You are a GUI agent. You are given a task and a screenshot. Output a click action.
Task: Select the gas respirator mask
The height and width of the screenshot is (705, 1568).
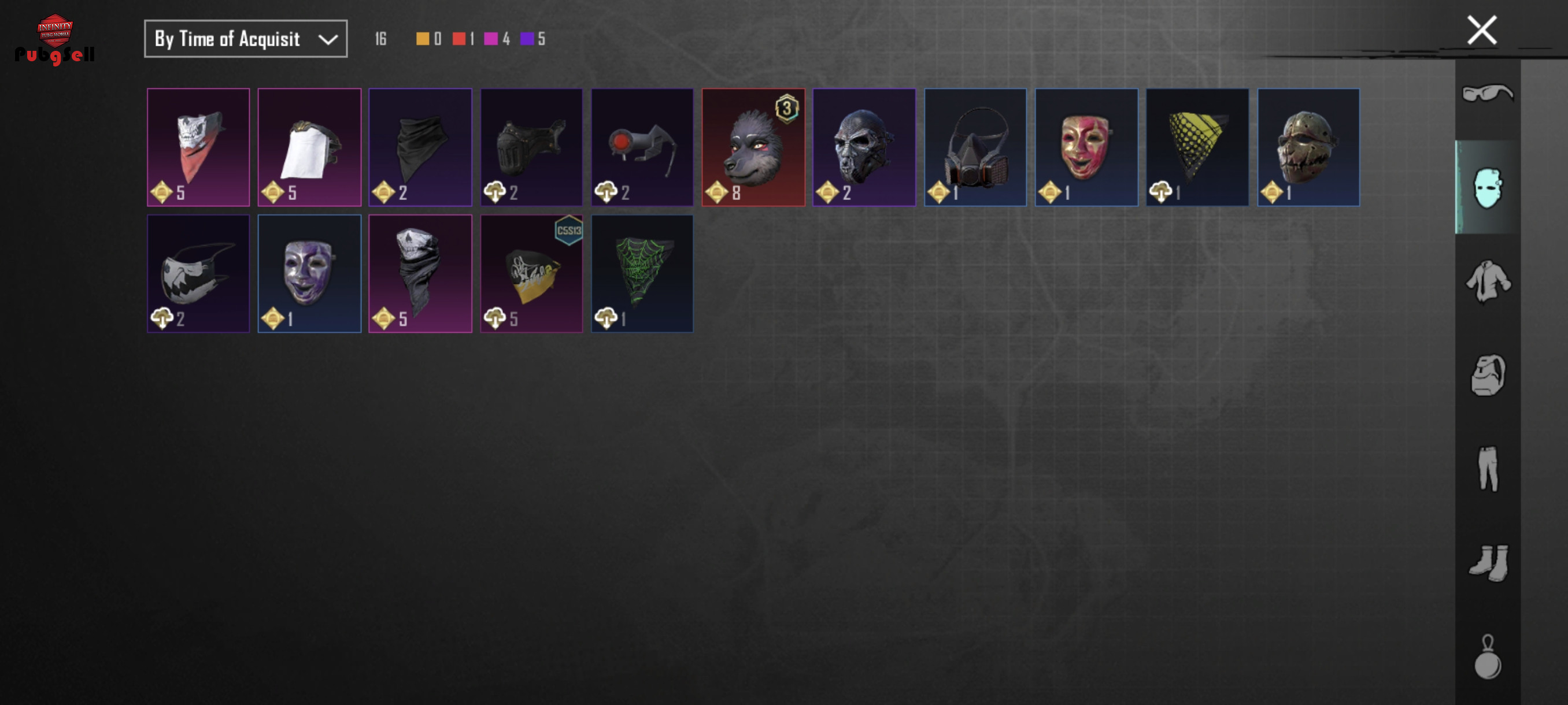click(975, 147)
